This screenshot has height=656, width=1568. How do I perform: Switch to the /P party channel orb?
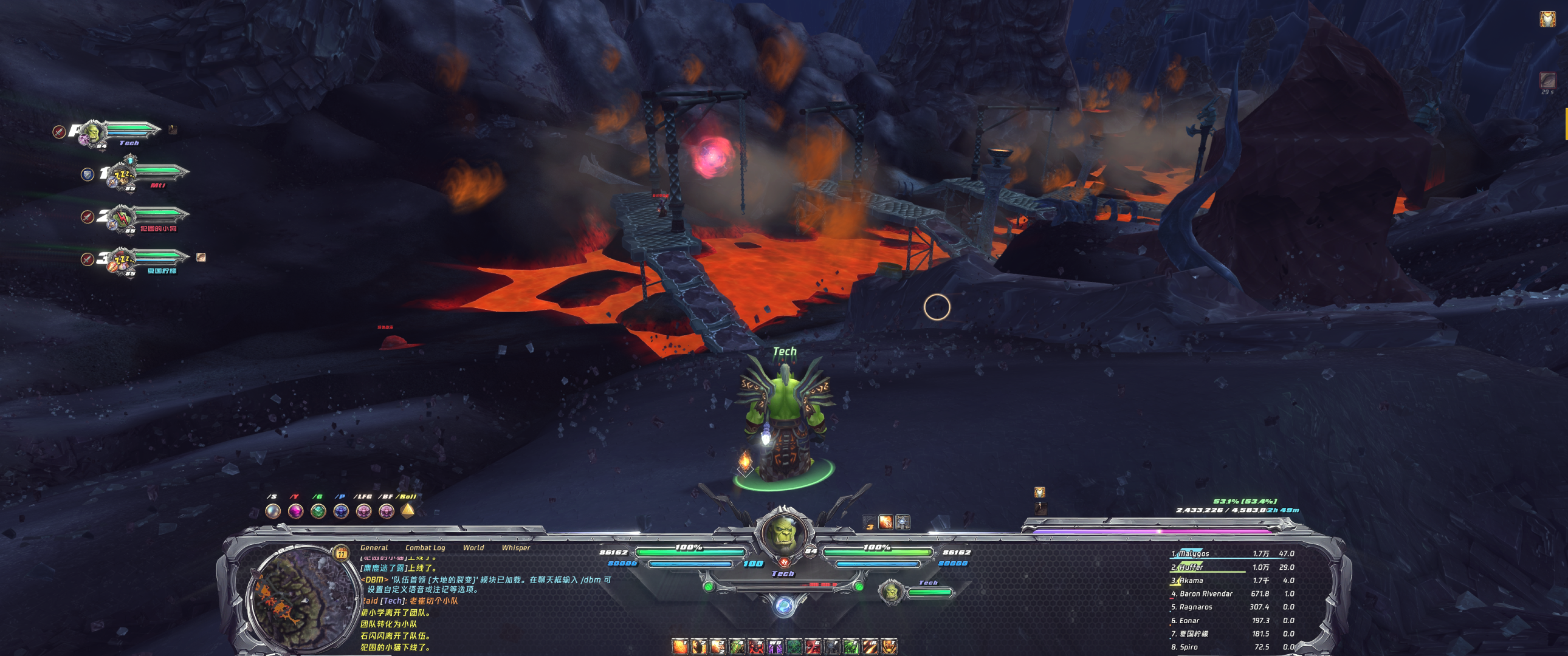point(341,511)
